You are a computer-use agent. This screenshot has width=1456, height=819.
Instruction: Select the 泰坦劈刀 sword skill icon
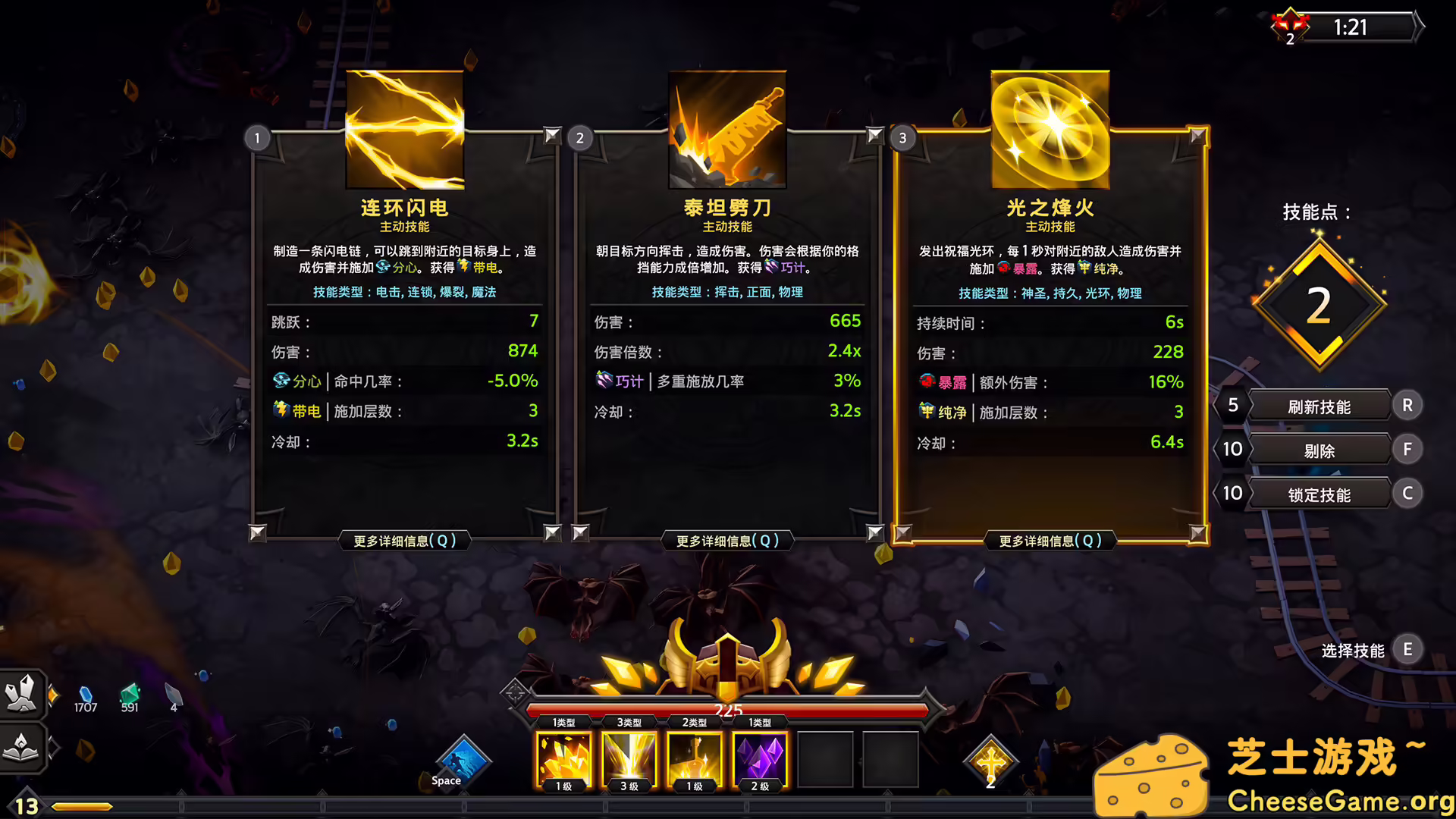[726, 128]
